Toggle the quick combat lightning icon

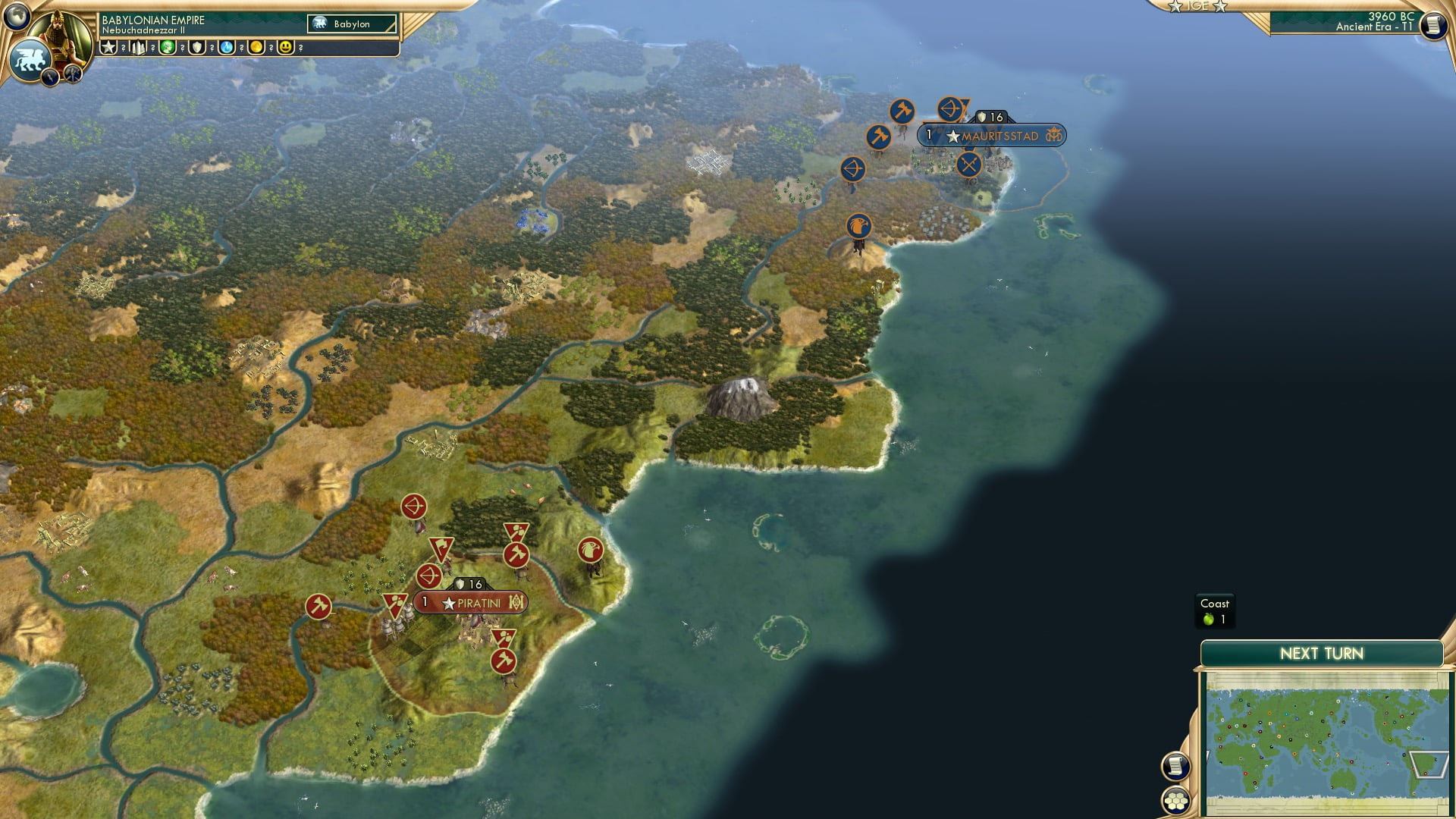50,76
